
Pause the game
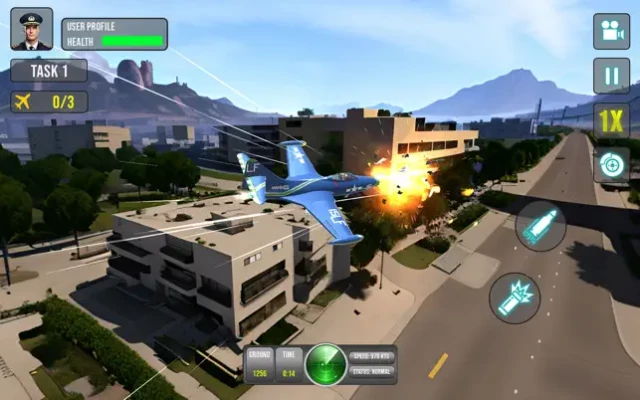click(x=611, y=76)
